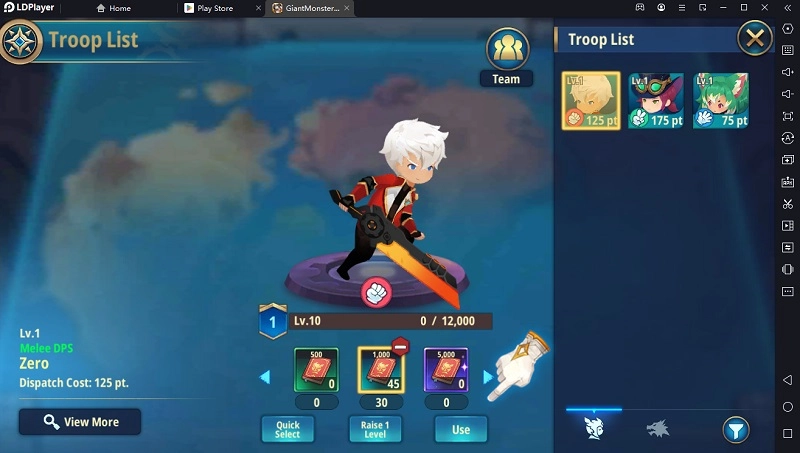Click the Quick Select button

tap(287, 429)
